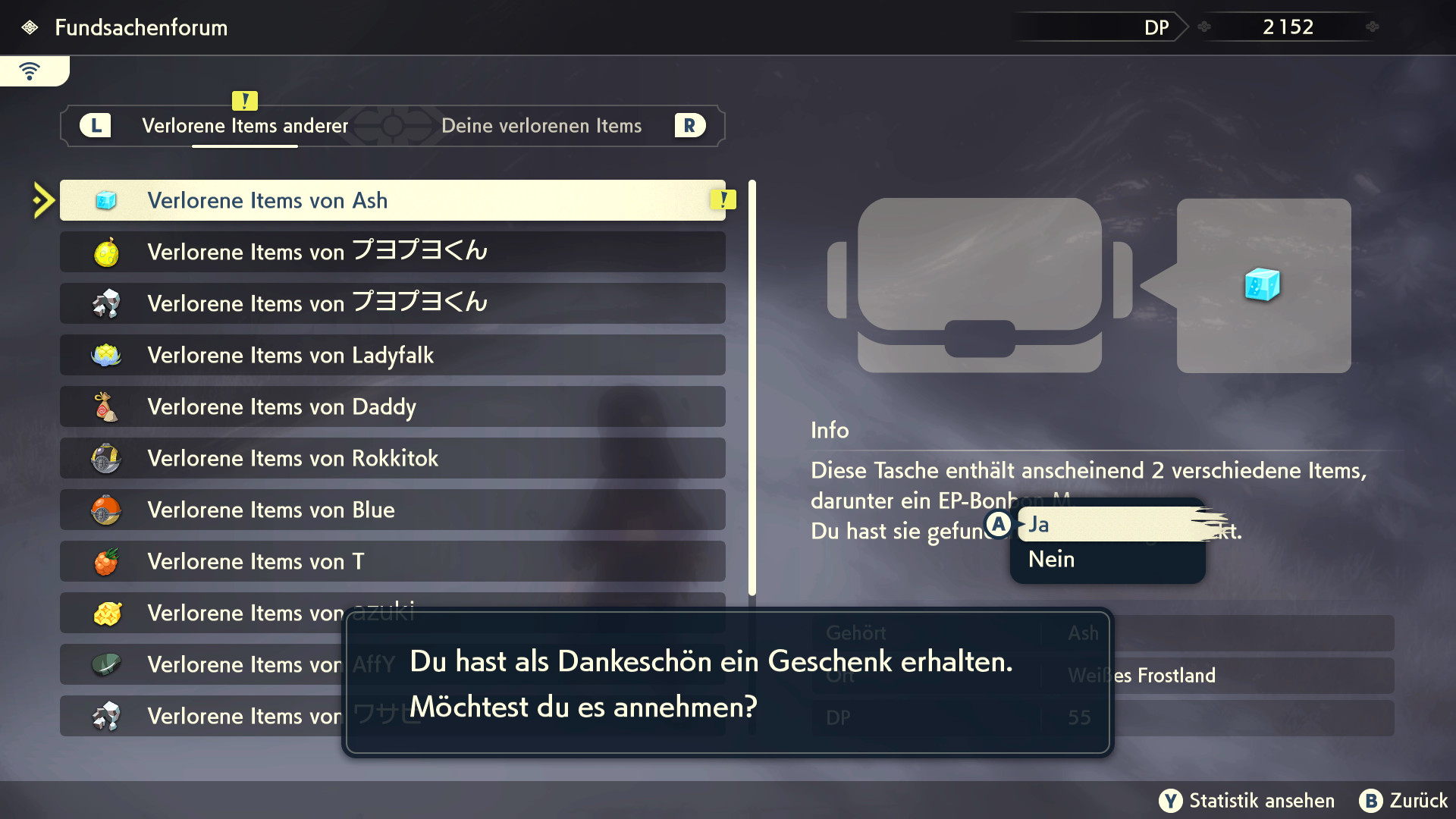This screenshot has width=1456, height=819.
Task: Select the Verlorene Items anderer tab
Action: tap(244, 125)
